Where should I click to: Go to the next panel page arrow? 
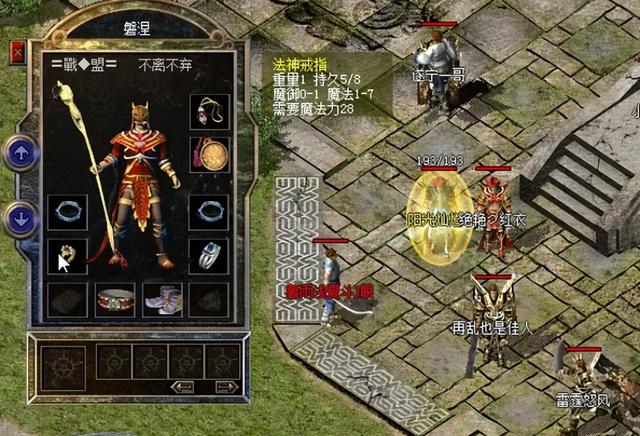pyautogui.click(x=226, y=385)
